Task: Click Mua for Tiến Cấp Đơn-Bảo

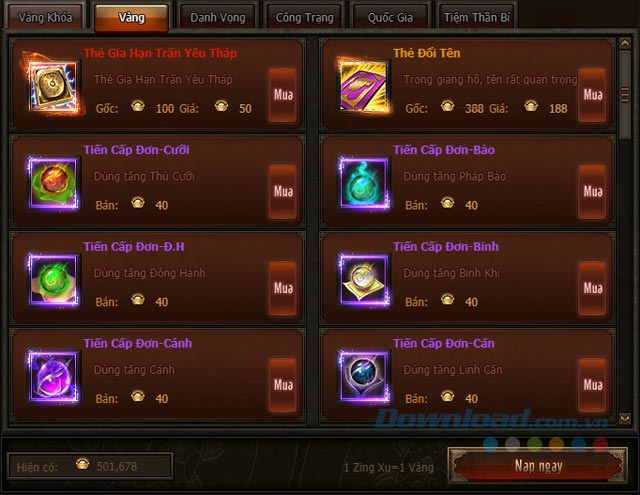Action: click(592, 191)
